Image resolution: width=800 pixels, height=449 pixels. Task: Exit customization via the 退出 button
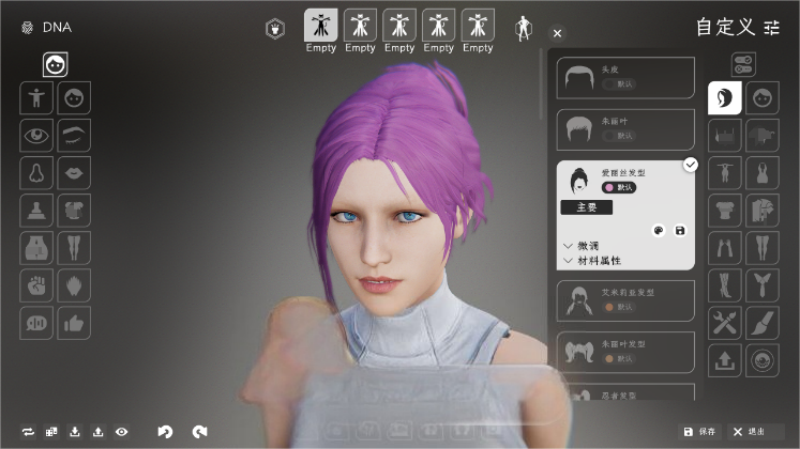click(x=750, y=431)
